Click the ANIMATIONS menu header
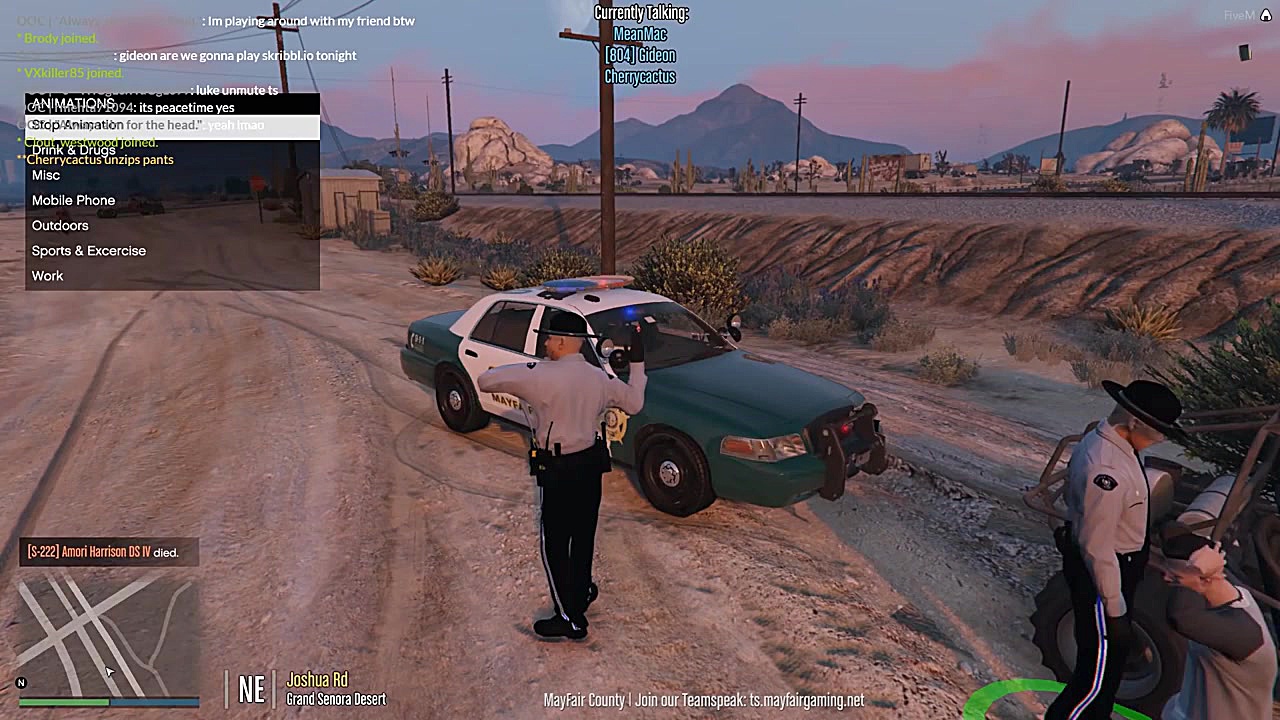The height and width of the screenshot is (720, 1280). (x=72, y=103)
